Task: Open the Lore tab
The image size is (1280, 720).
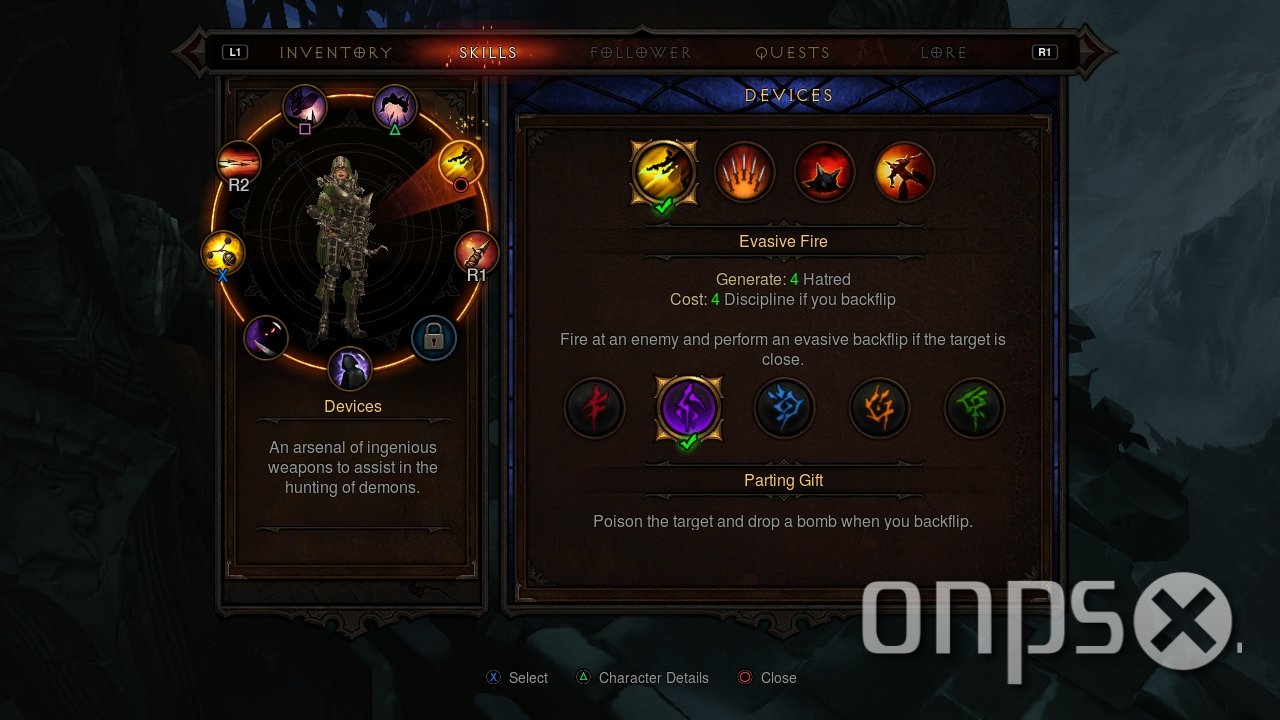Action: click(941, 51)
